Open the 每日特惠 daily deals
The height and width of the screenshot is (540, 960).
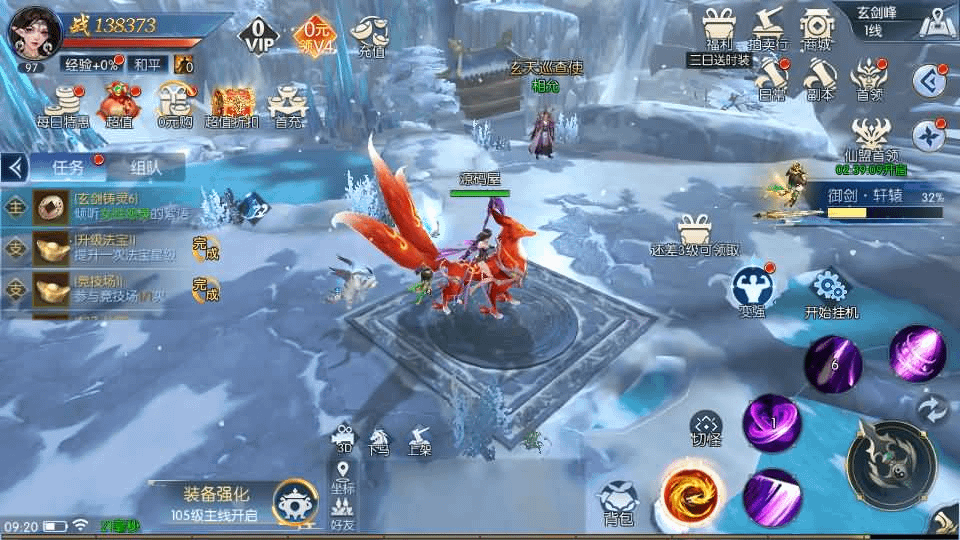(64, 105)
